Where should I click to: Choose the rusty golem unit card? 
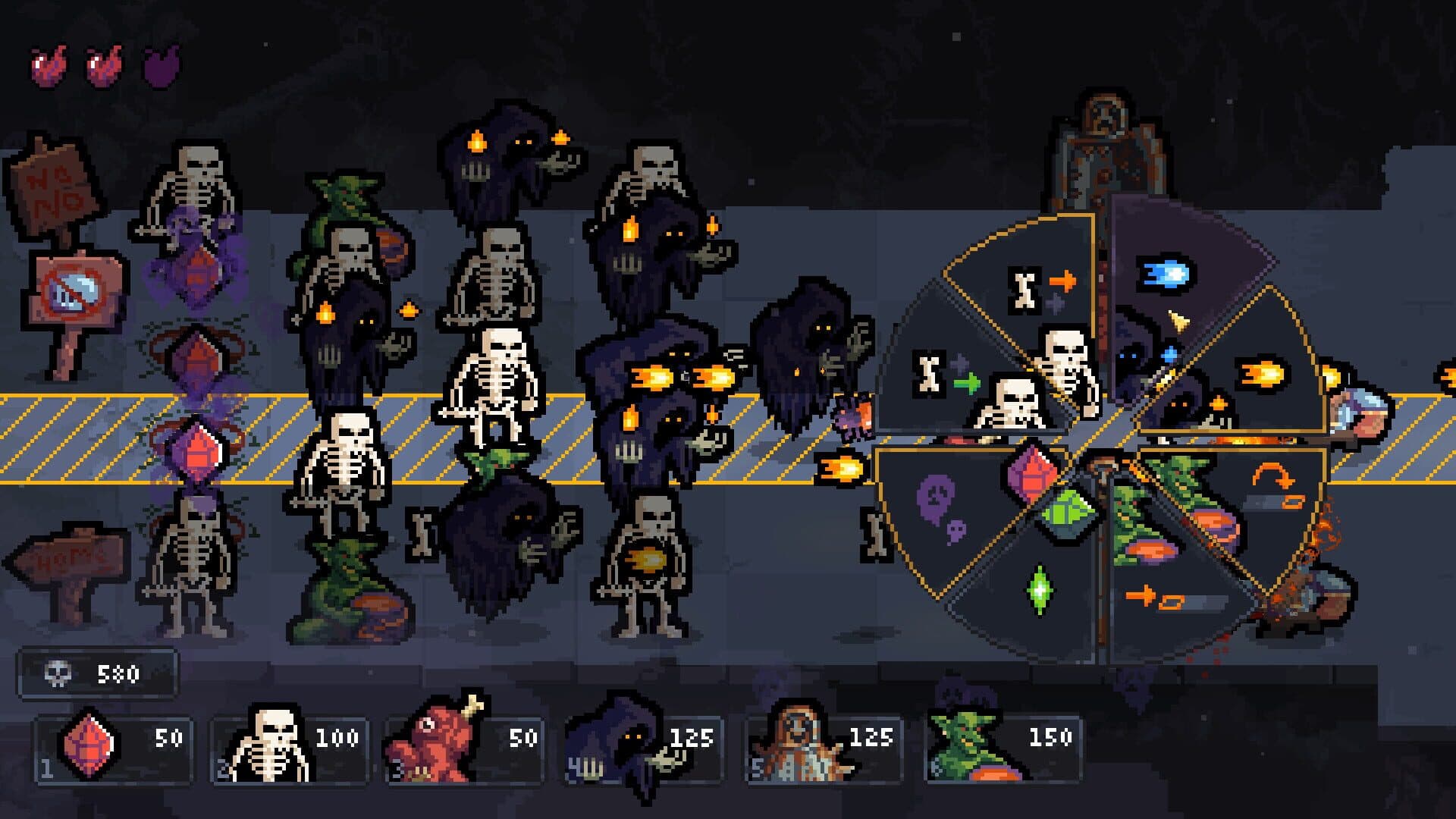click(x=824, y=747)
